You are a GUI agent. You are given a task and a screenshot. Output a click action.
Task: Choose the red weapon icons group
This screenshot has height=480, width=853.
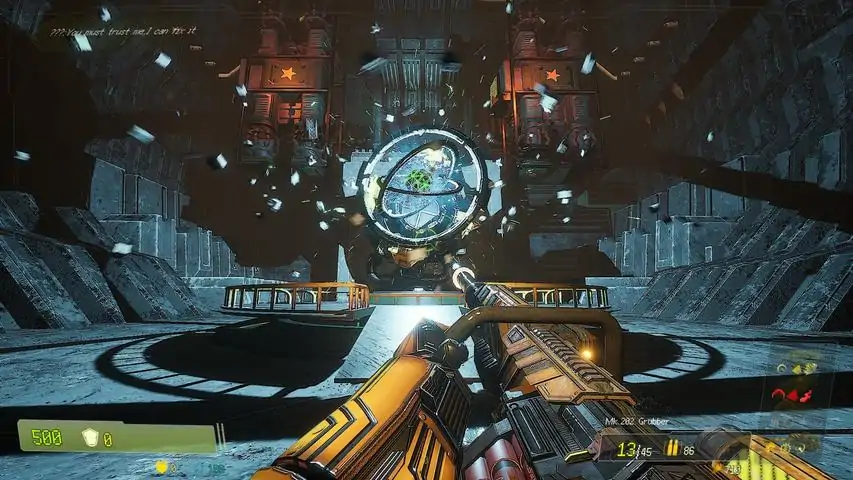(x=792, y=397)
